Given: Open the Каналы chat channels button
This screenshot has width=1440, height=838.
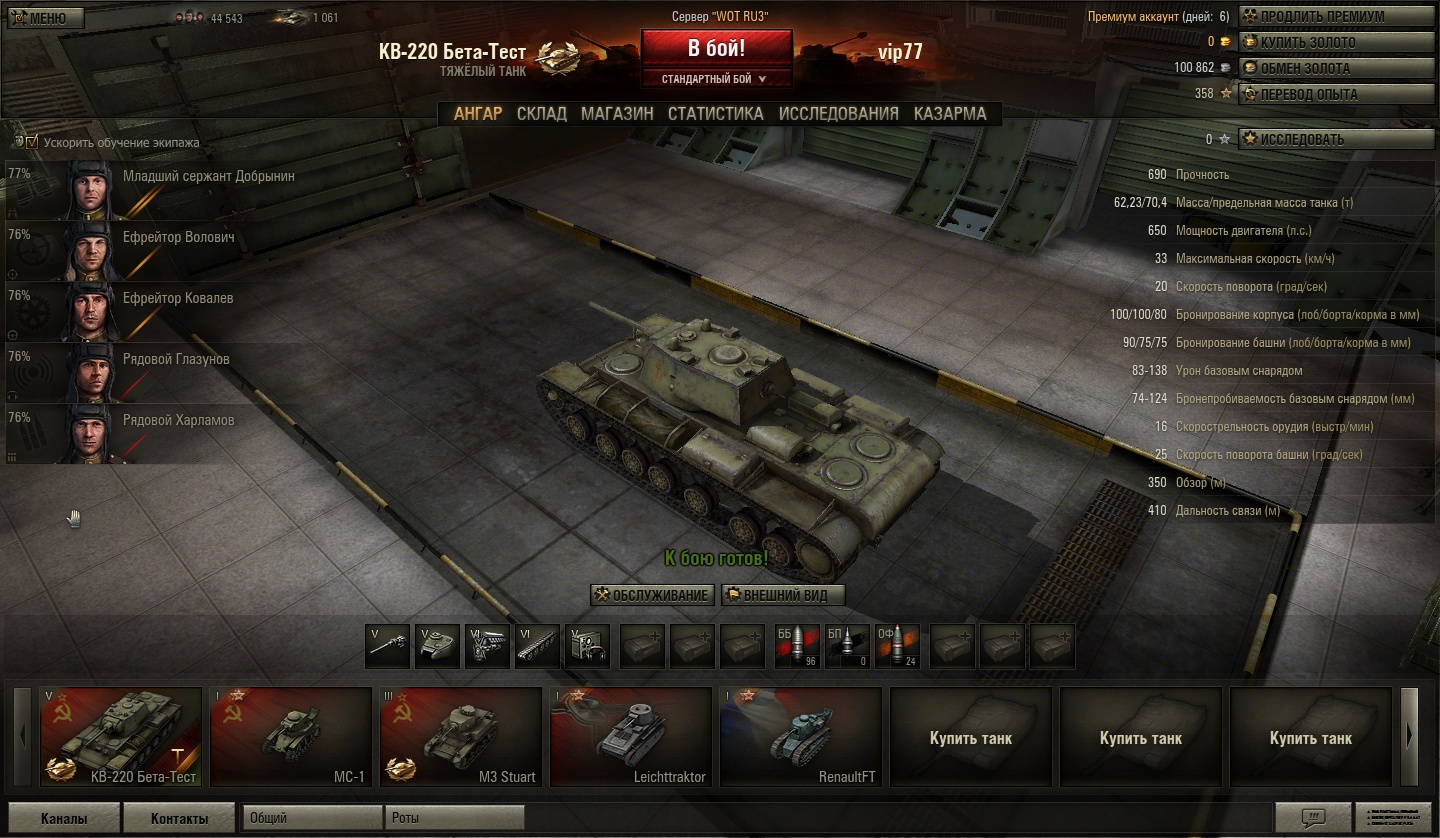Looking at the screenshot, I should coord(64,818).
